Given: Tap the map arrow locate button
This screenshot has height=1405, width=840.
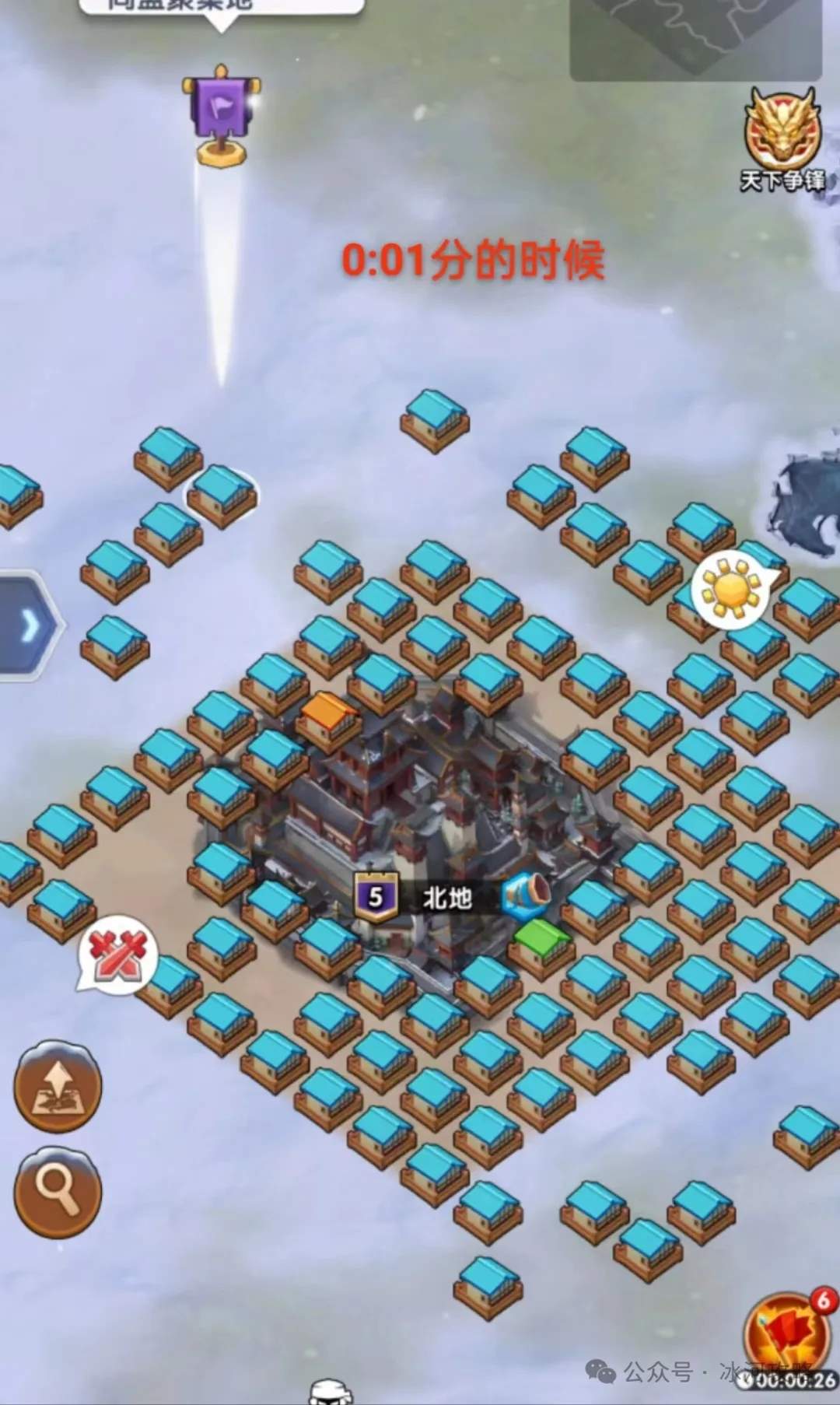Looking at the screenshot, I should [58, 1086].
